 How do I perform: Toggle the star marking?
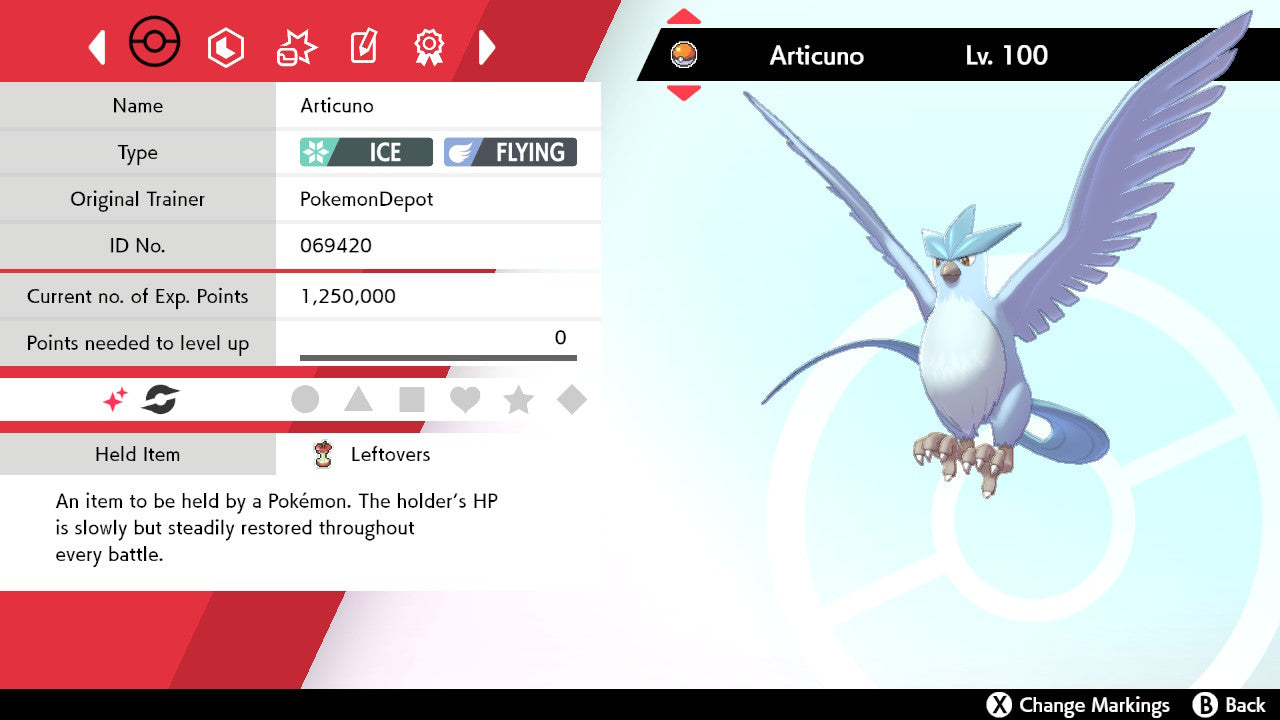518,400
